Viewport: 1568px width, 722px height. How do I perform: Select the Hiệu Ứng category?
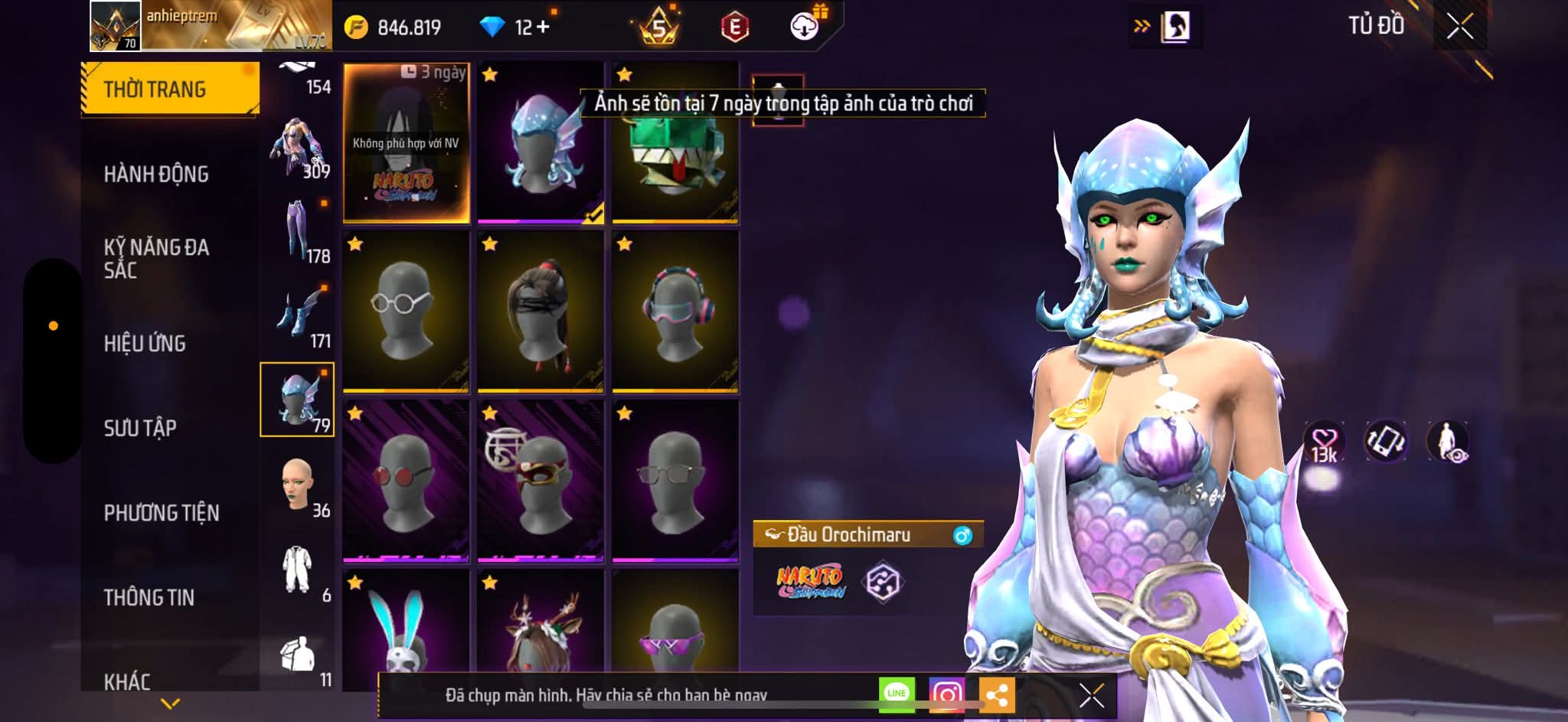click(x=145, y=344)
